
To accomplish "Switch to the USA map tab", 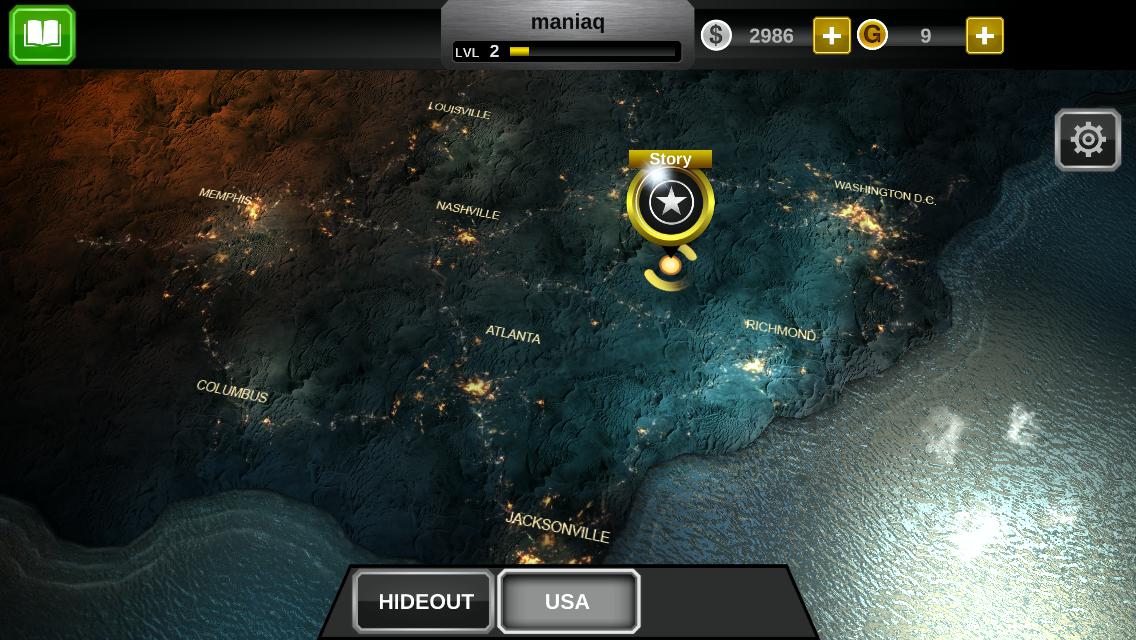I will click(x=568, y=601).
